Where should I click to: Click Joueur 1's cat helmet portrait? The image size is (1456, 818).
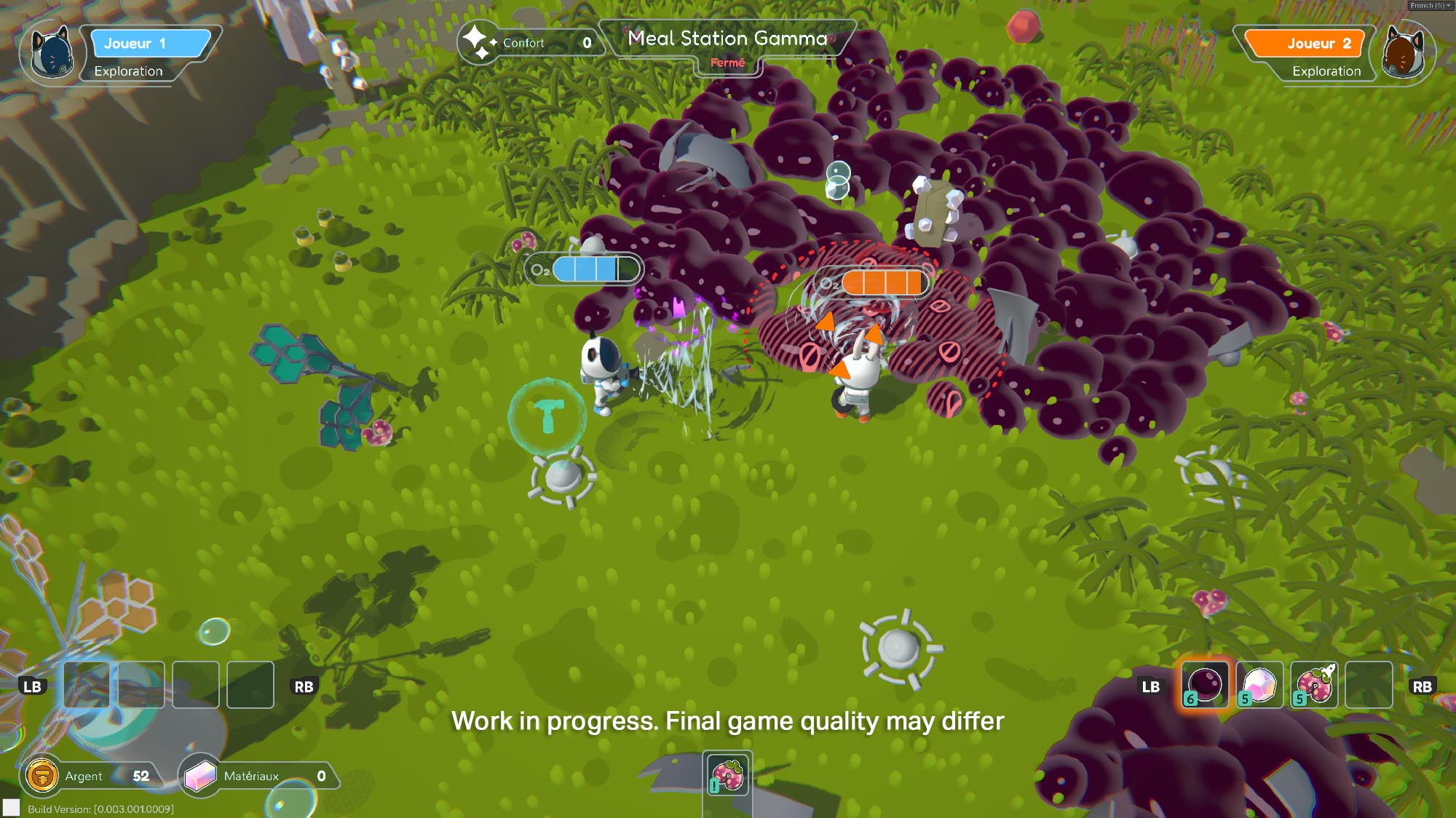point(53,53)
